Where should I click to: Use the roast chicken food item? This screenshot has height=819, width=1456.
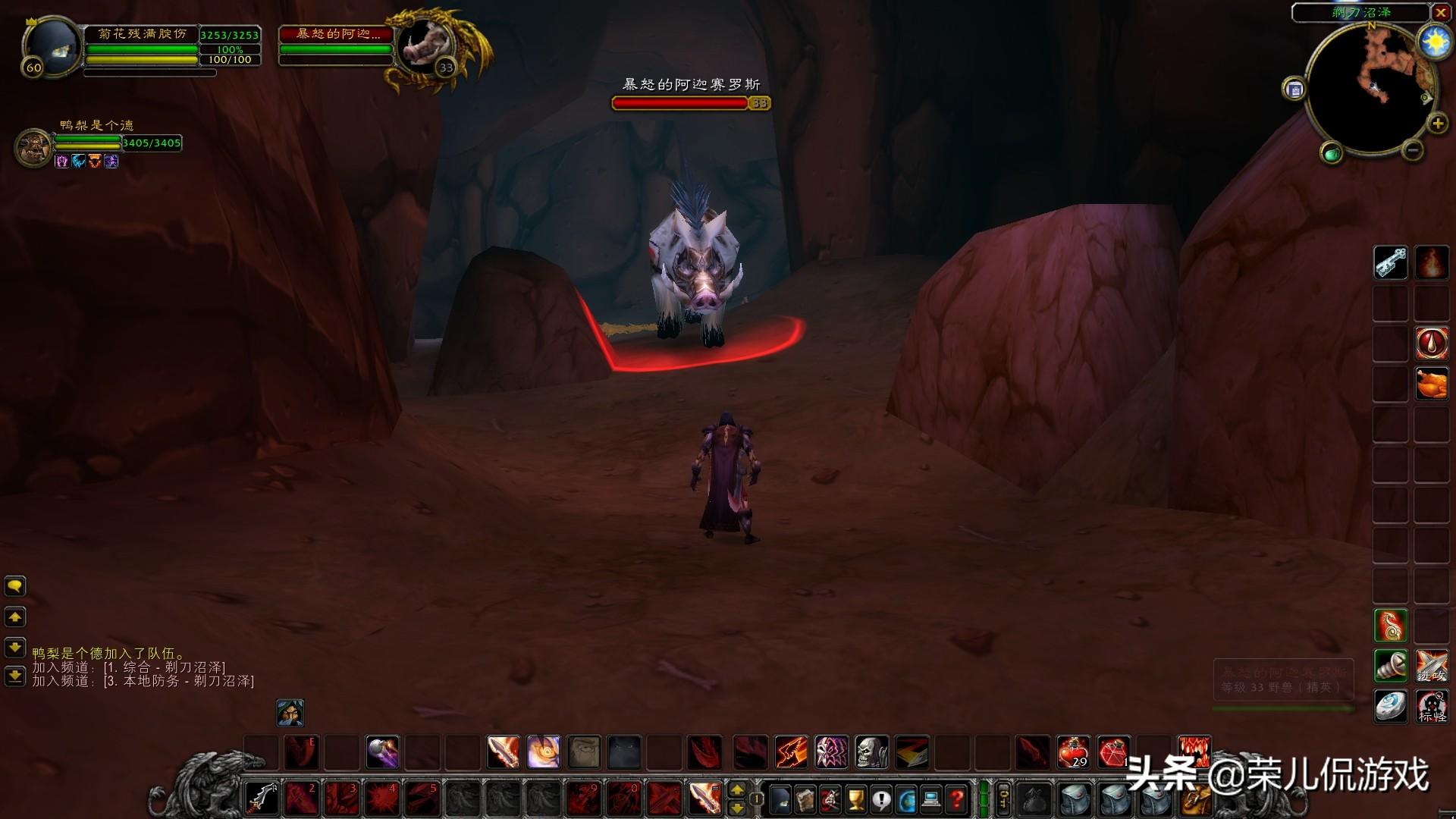point(1432,383)
